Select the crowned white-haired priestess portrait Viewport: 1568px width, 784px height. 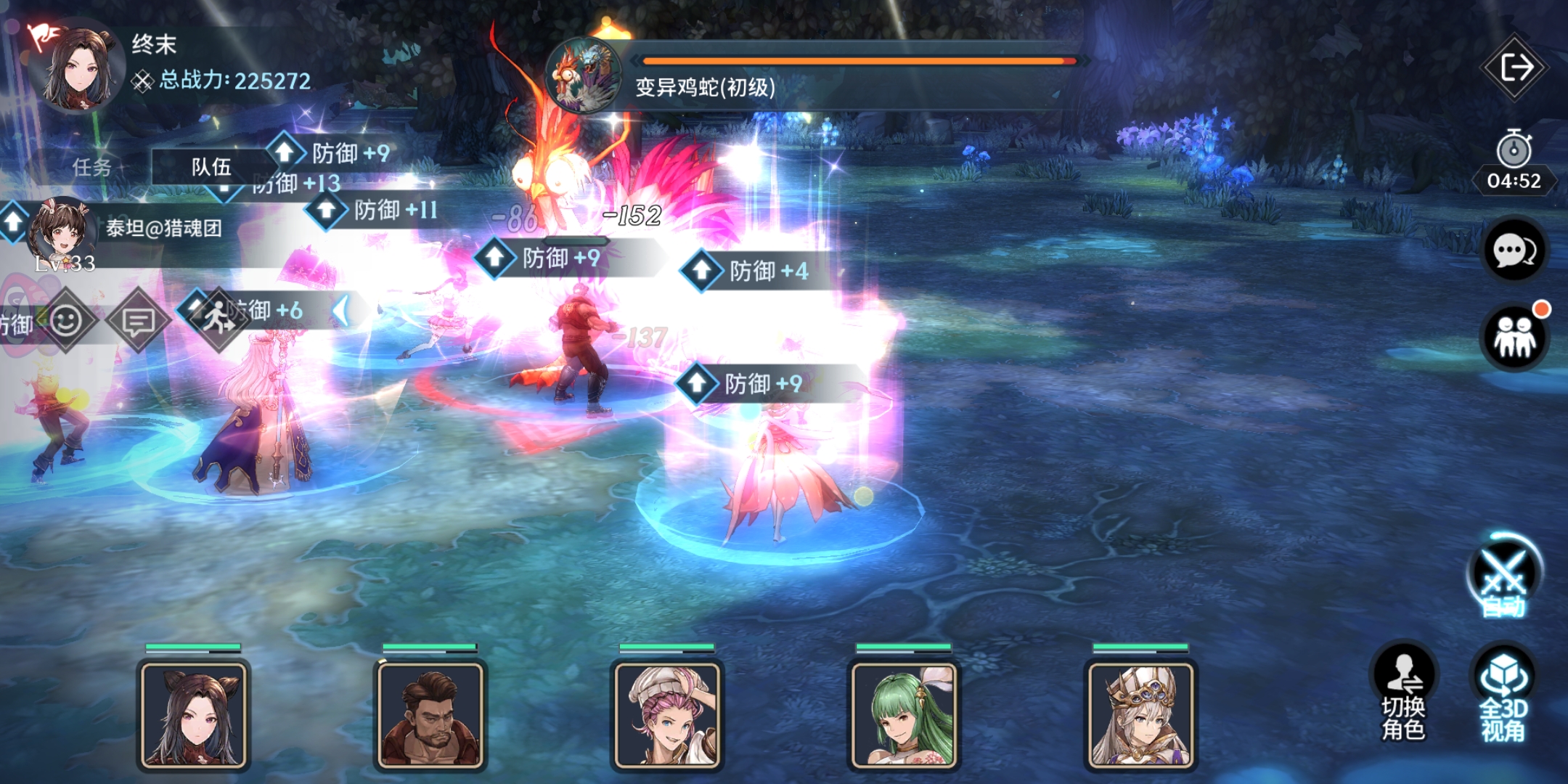coord(1140,714)
